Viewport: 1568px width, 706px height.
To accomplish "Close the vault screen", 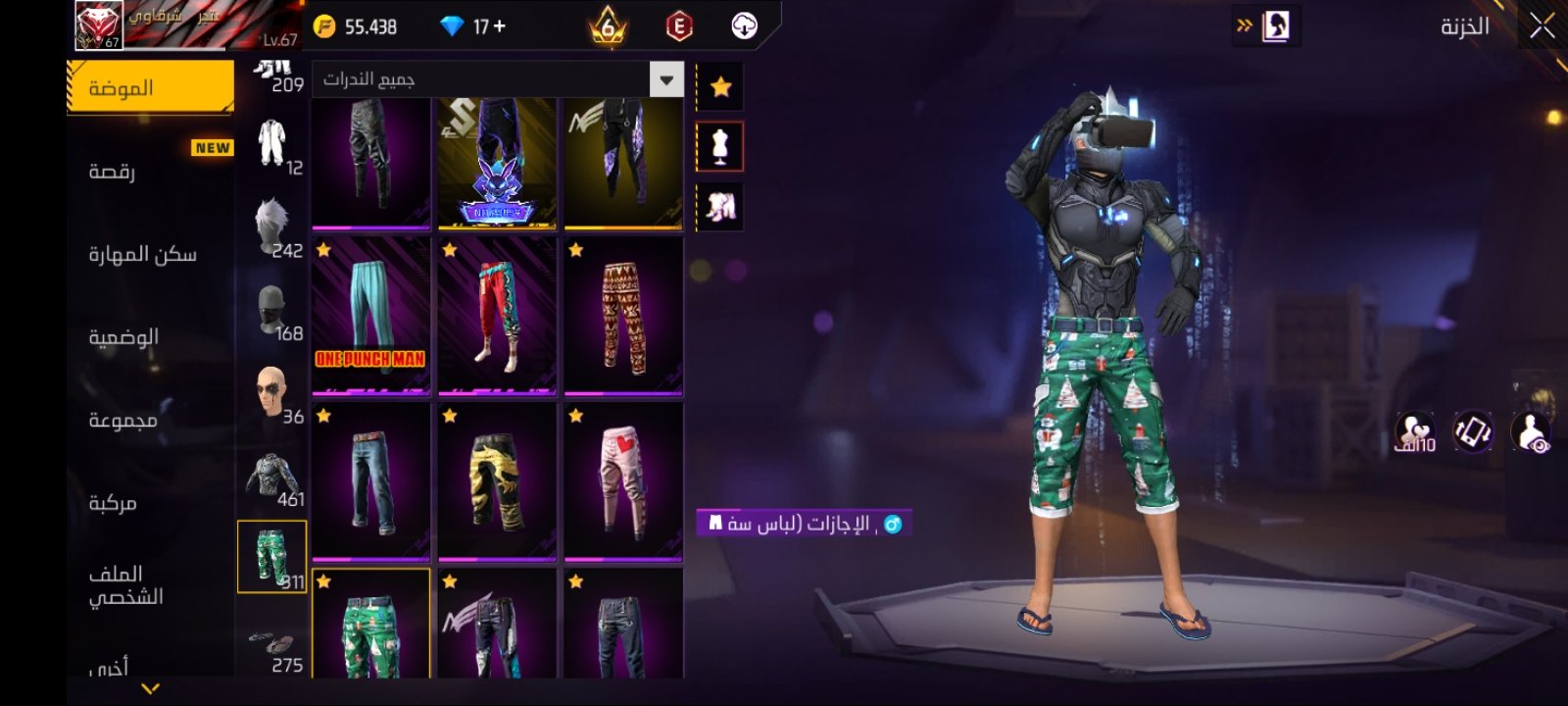I will 1542,26.
